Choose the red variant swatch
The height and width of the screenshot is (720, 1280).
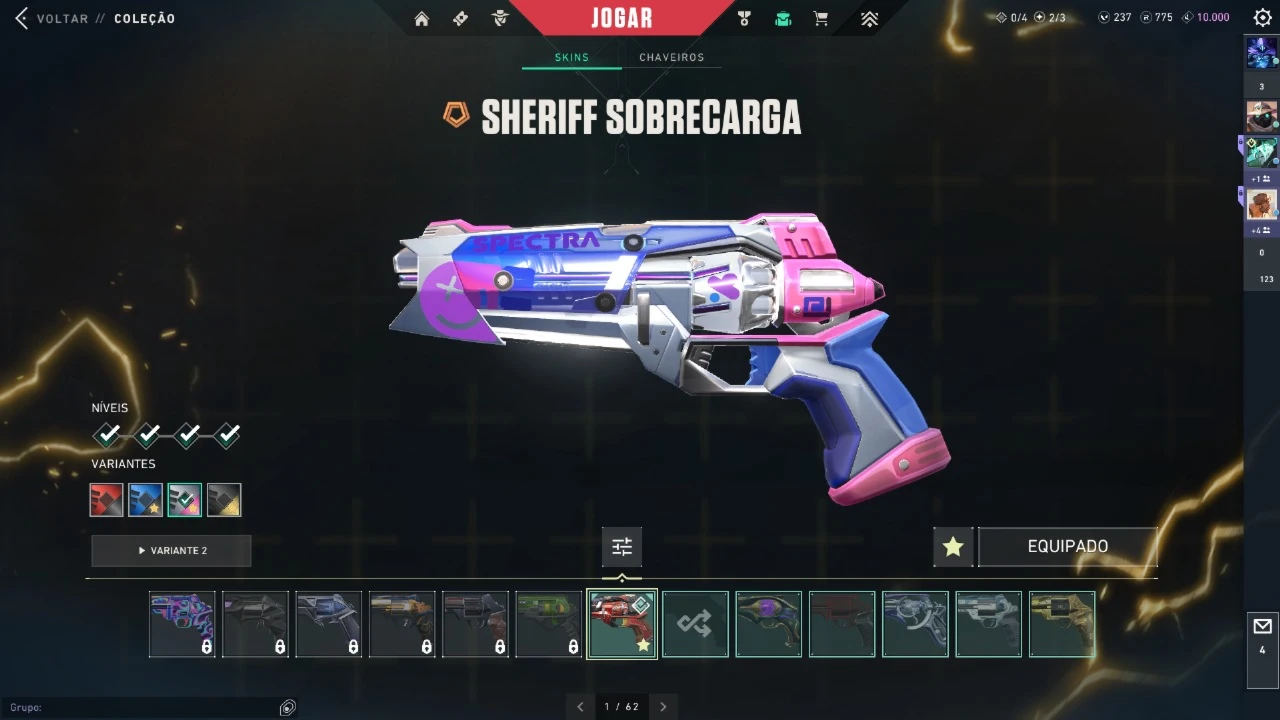[107, 500]
